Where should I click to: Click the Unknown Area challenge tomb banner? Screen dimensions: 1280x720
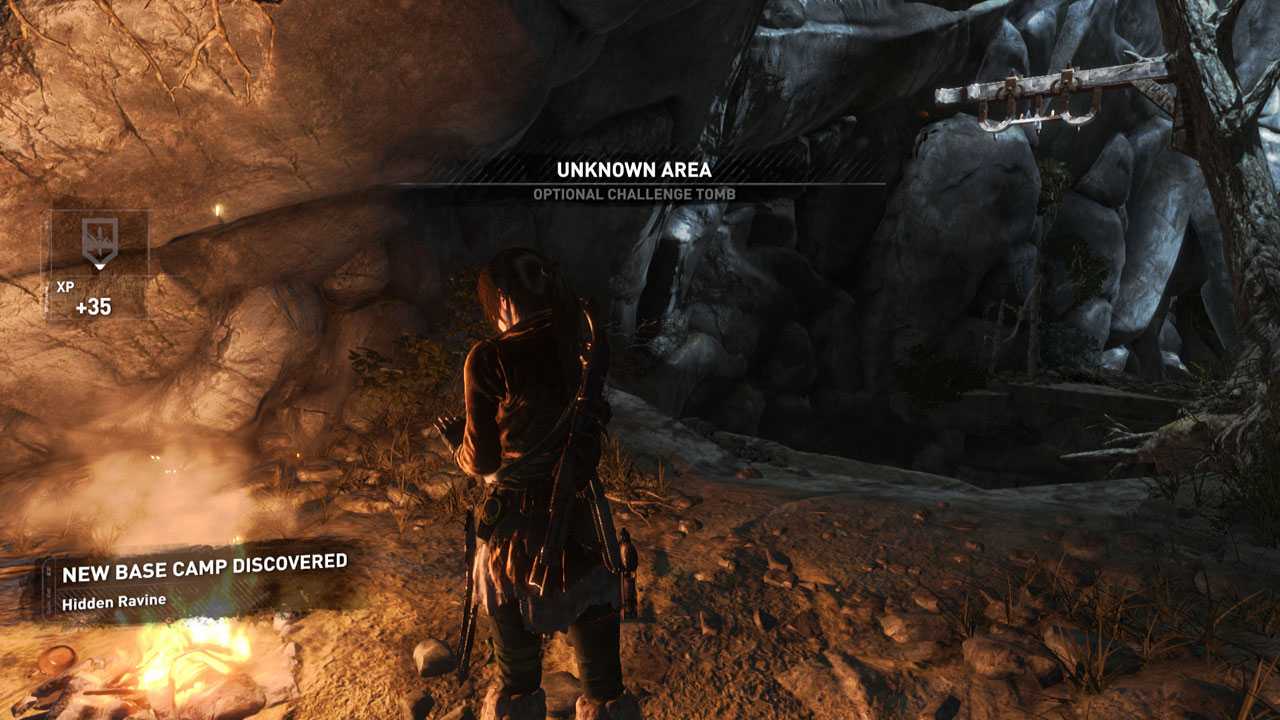point(635,180)
